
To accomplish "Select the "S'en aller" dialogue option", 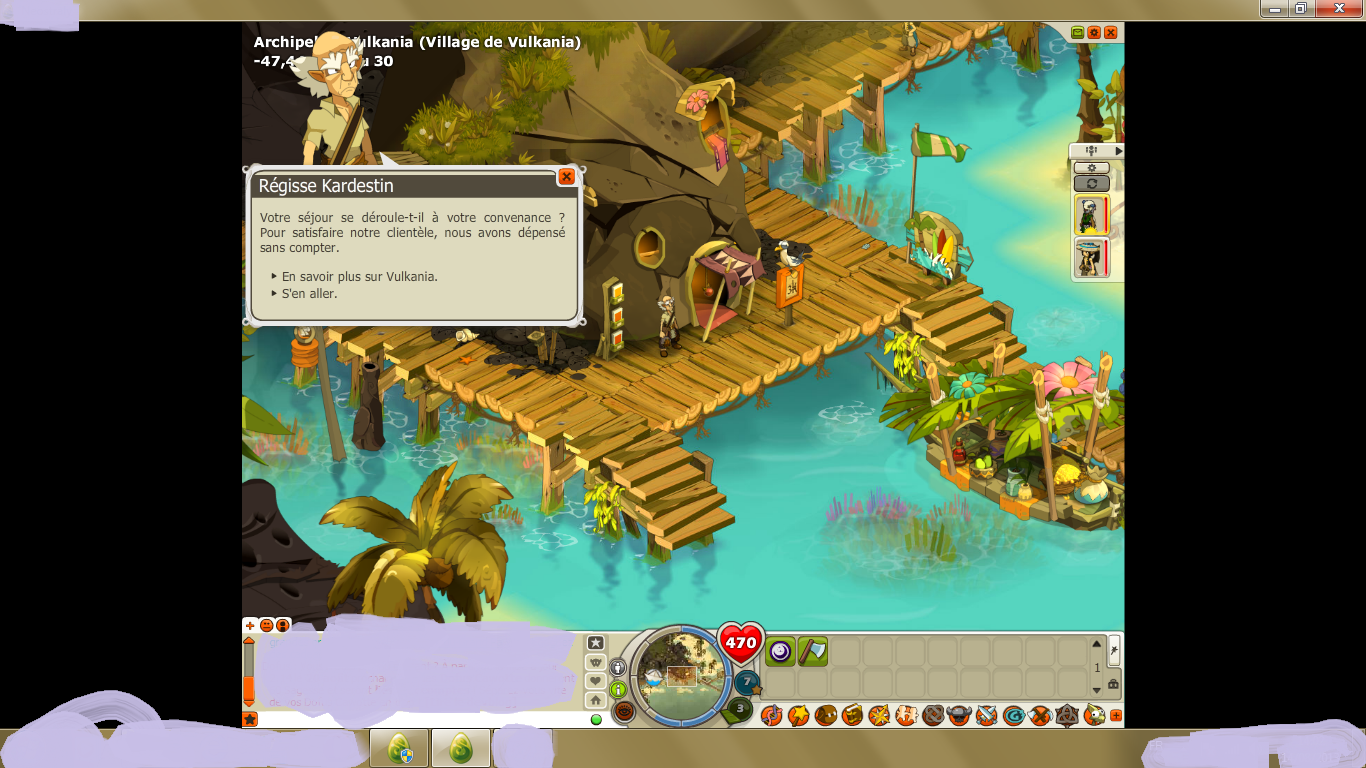I will tap(309, 294).
